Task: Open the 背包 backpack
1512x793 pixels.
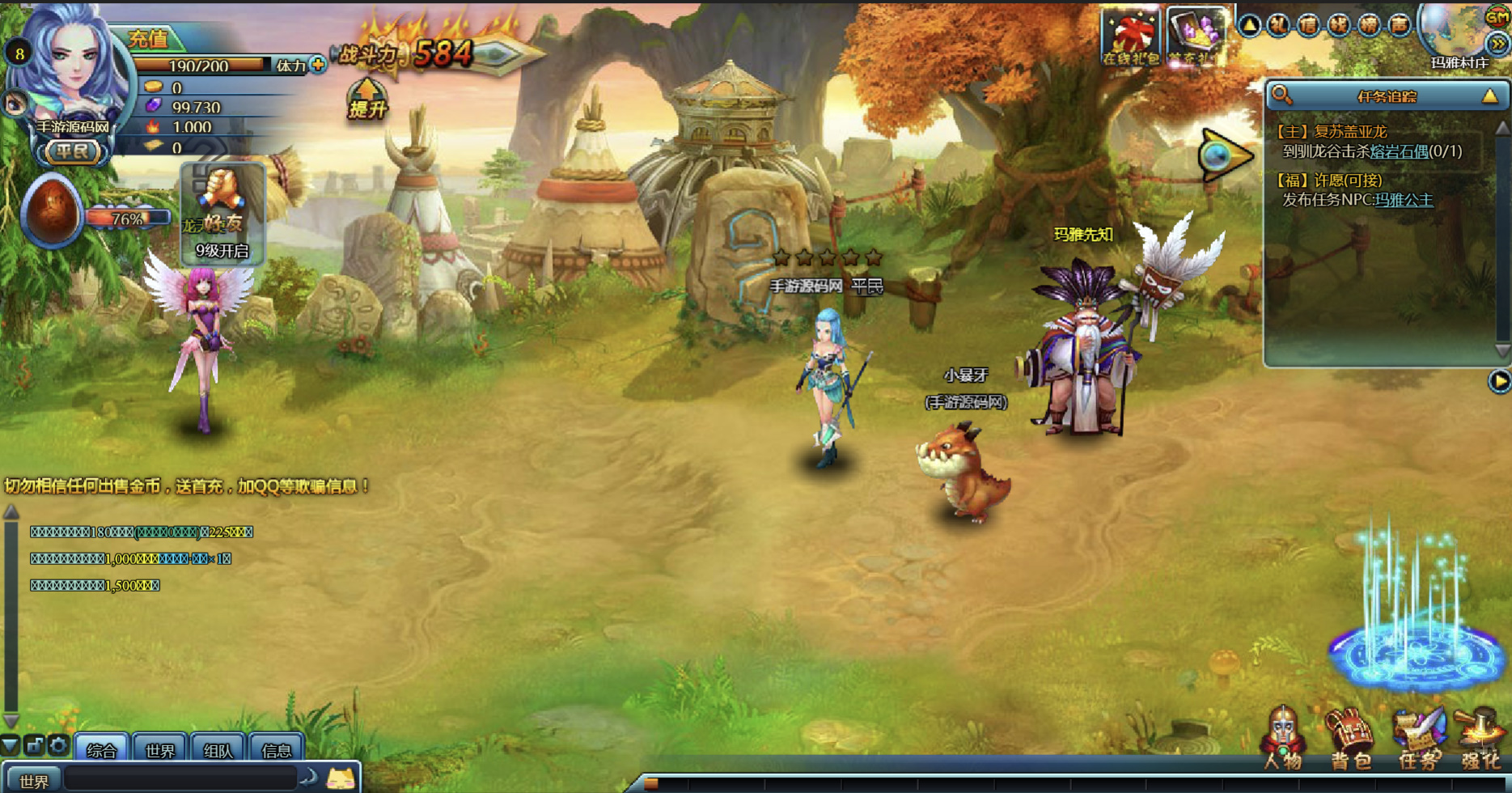Action: click(x=1349, y=738)
